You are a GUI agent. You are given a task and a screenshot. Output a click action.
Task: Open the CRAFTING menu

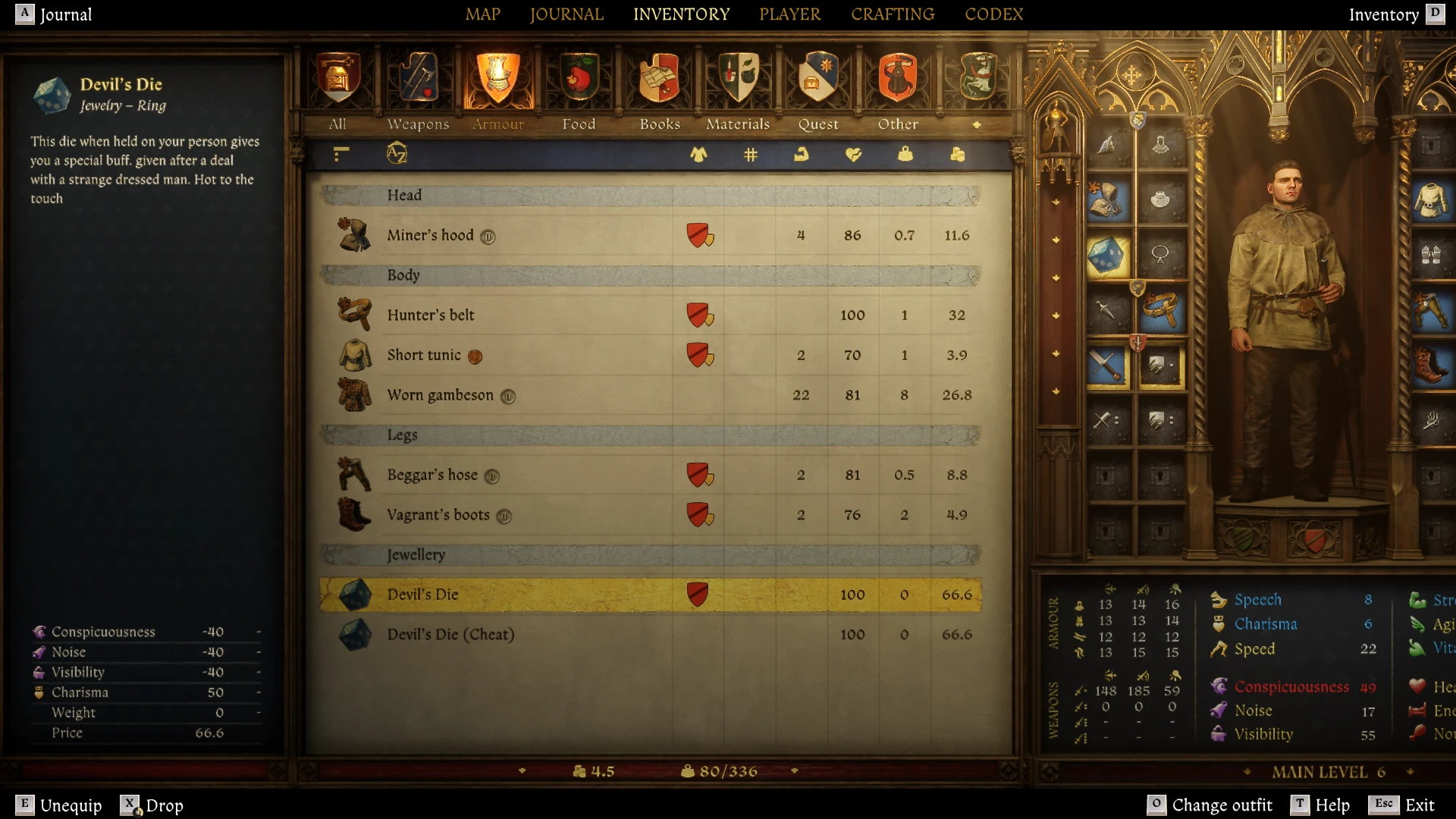click(893, 14)
